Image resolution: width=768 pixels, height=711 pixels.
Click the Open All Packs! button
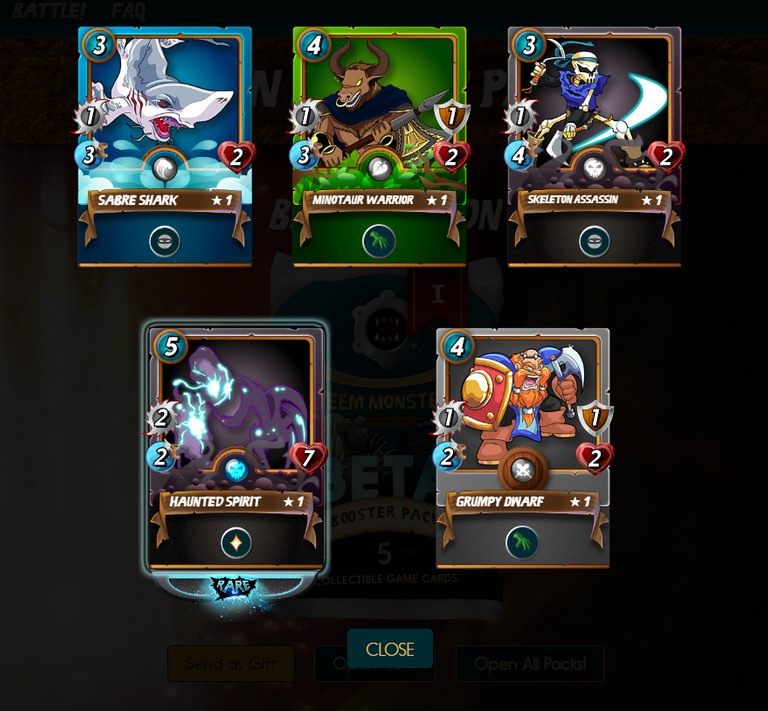pyautogui.click(x=529, y=664)
